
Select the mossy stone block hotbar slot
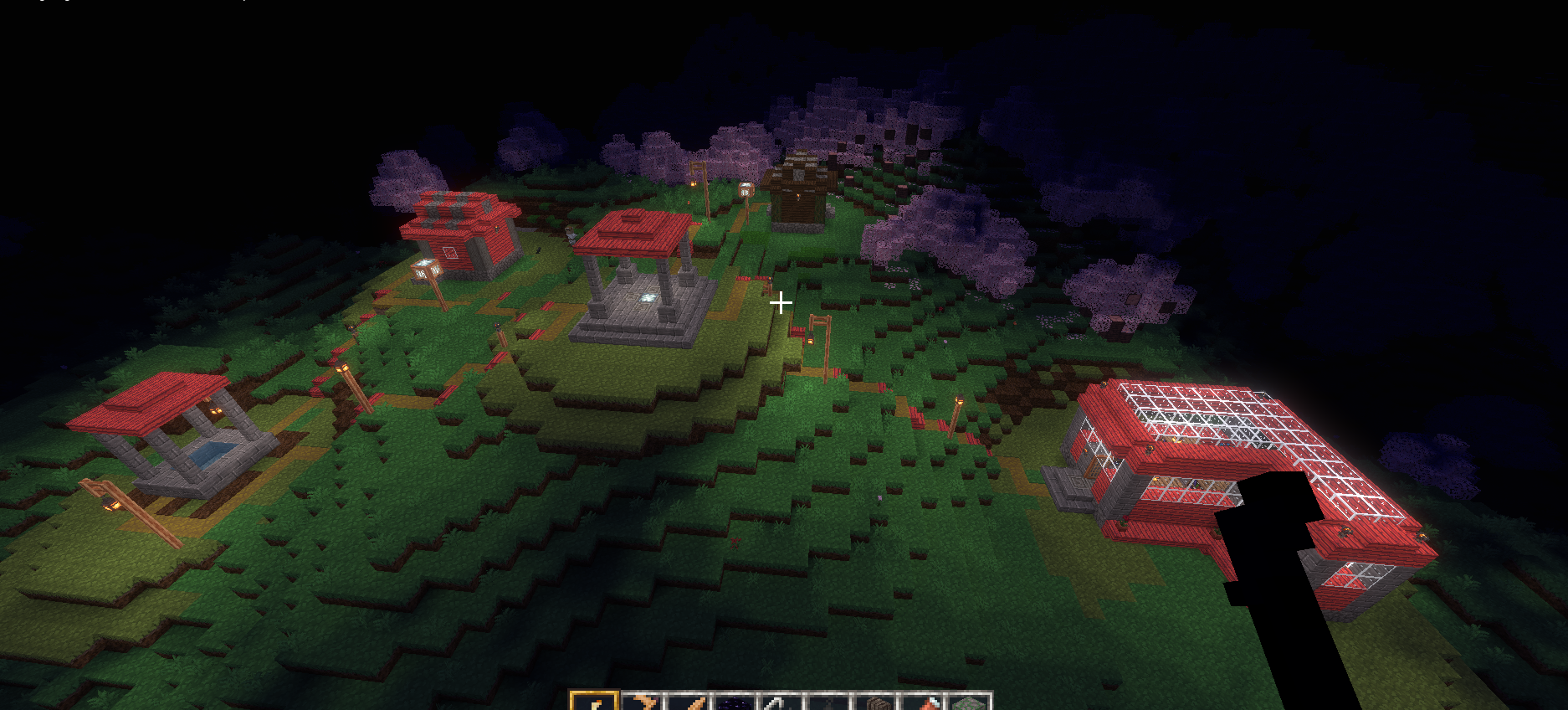point(969,703)
